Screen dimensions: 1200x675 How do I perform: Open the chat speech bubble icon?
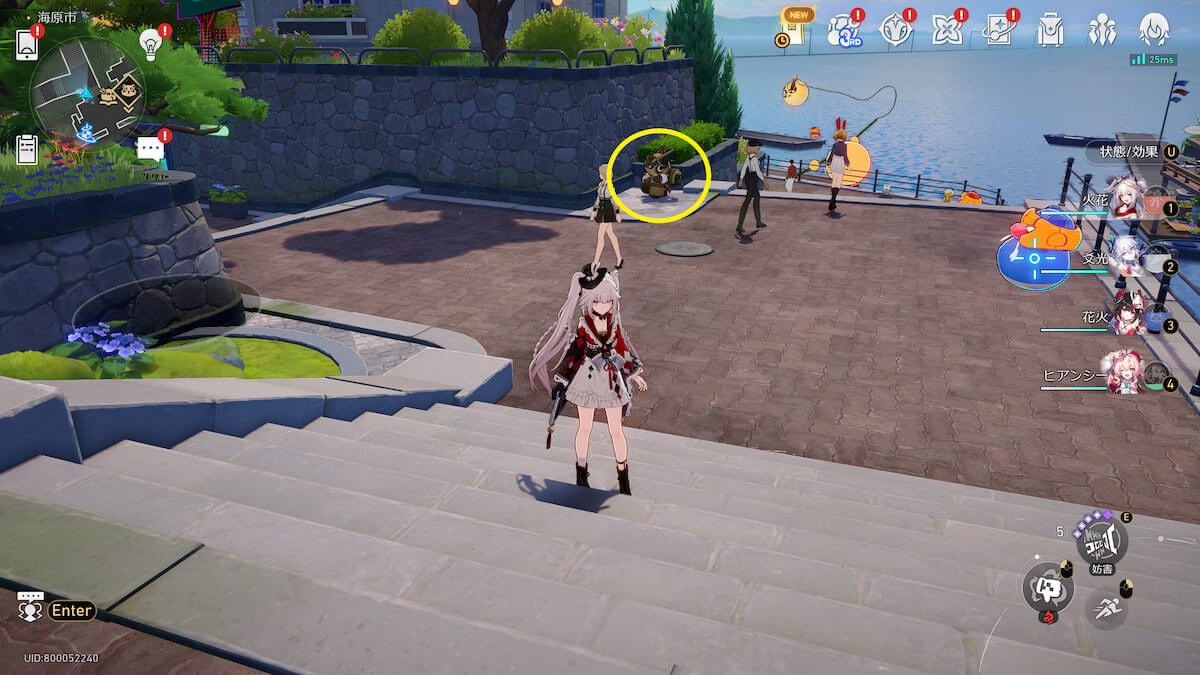pos(150,150)
